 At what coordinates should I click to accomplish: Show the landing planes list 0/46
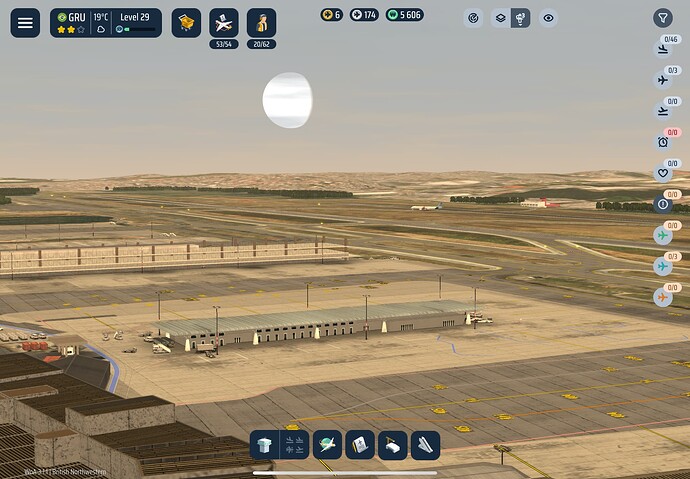(x=663, y=49)
